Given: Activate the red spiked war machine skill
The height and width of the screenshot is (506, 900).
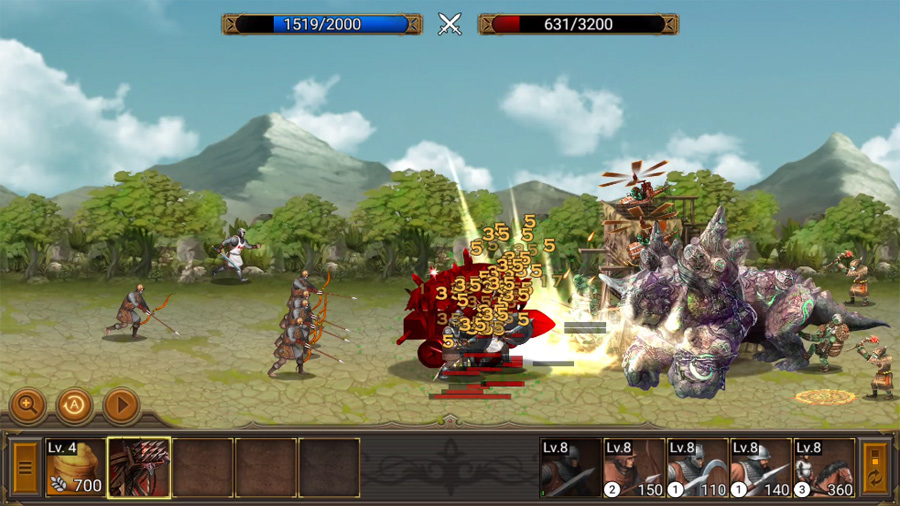Looking at the screenshot, I should click(139, 468).
